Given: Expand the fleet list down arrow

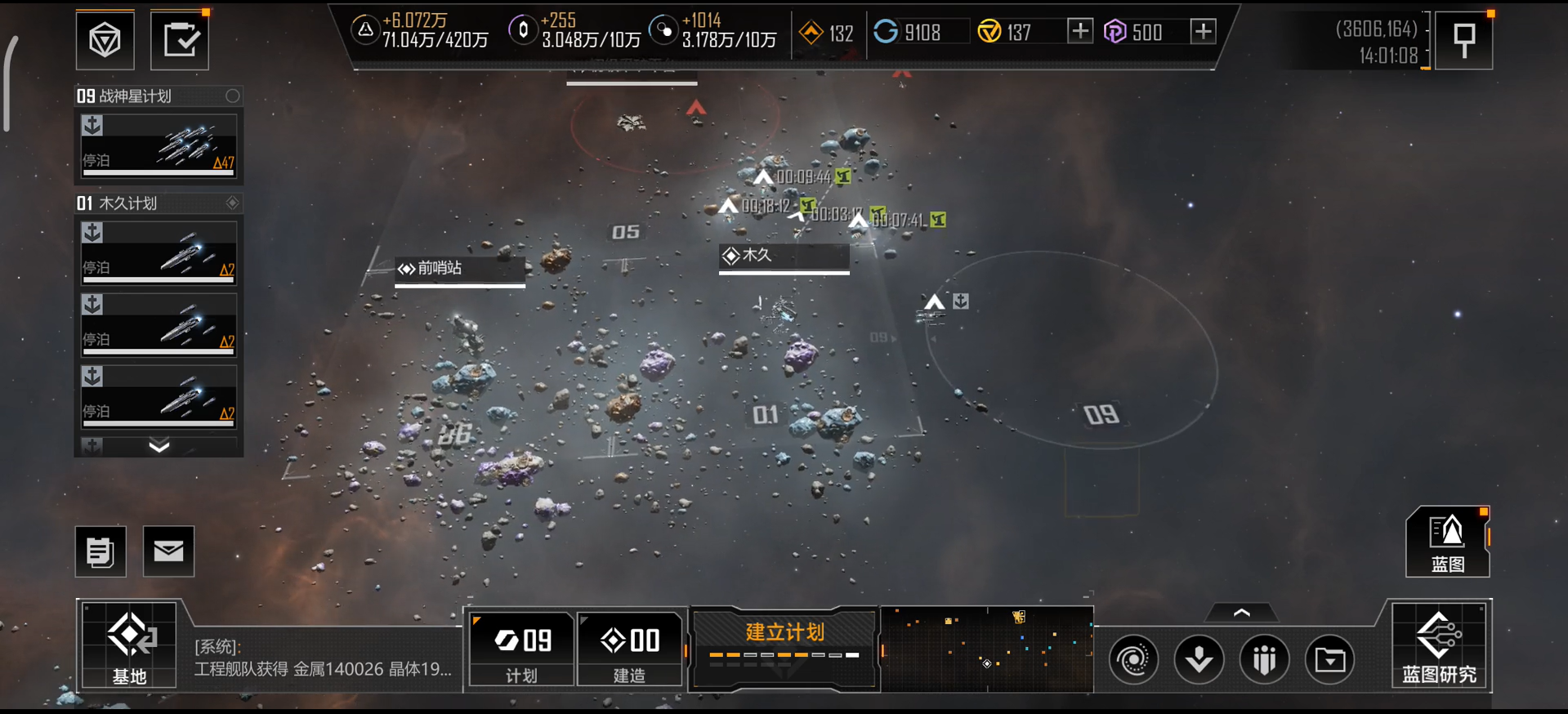Looking at the screenshot, I should coord(159,446).
